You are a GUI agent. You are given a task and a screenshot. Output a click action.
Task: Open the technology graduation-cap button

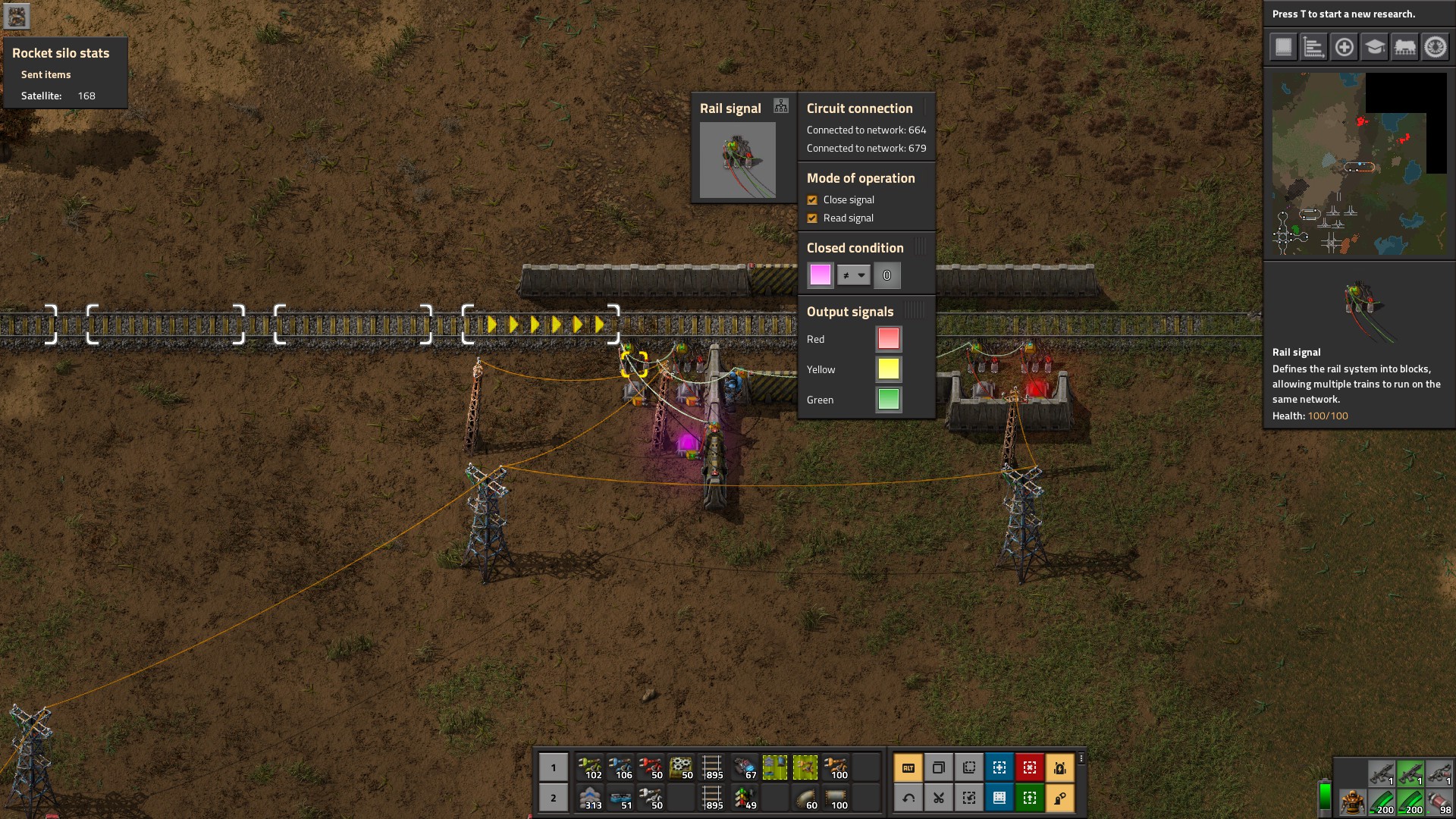pos(1374,47)
